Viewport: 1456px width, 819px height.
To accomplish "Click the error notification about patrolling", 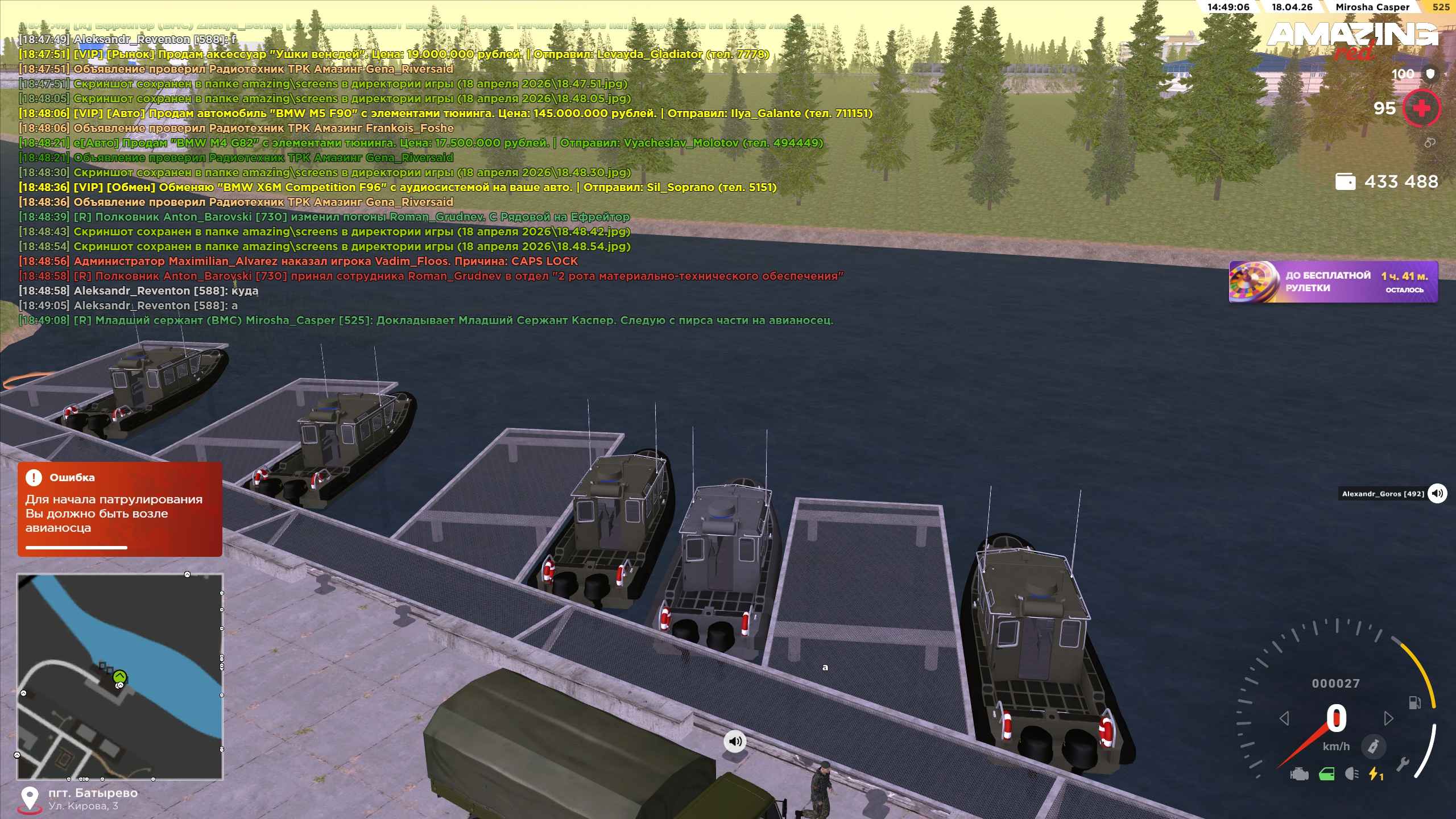I will pos(119,508).
